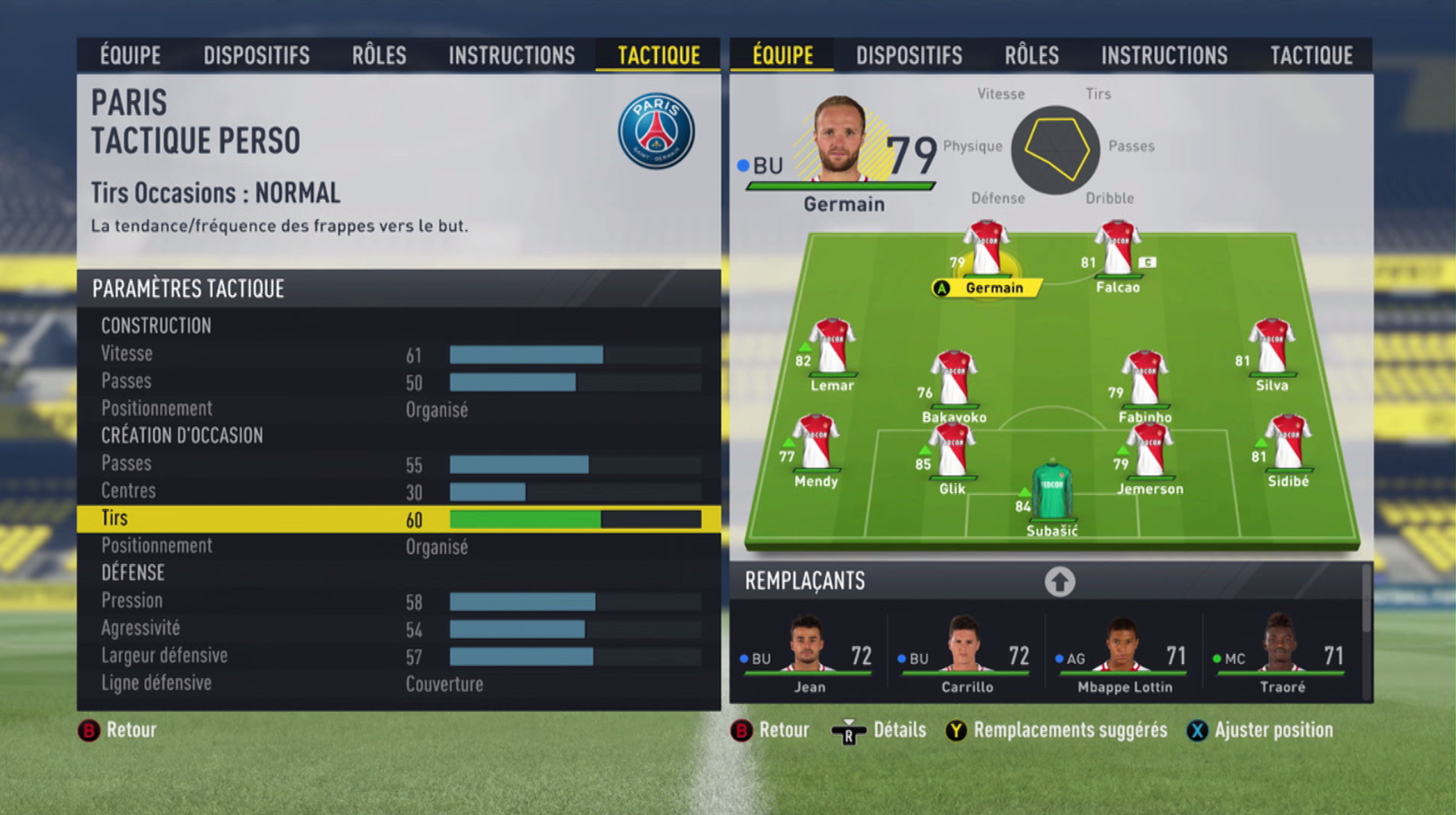Click the PSG club crest logo
Viewport: 1456px width, 815px height.
click(x=657, y=130)
